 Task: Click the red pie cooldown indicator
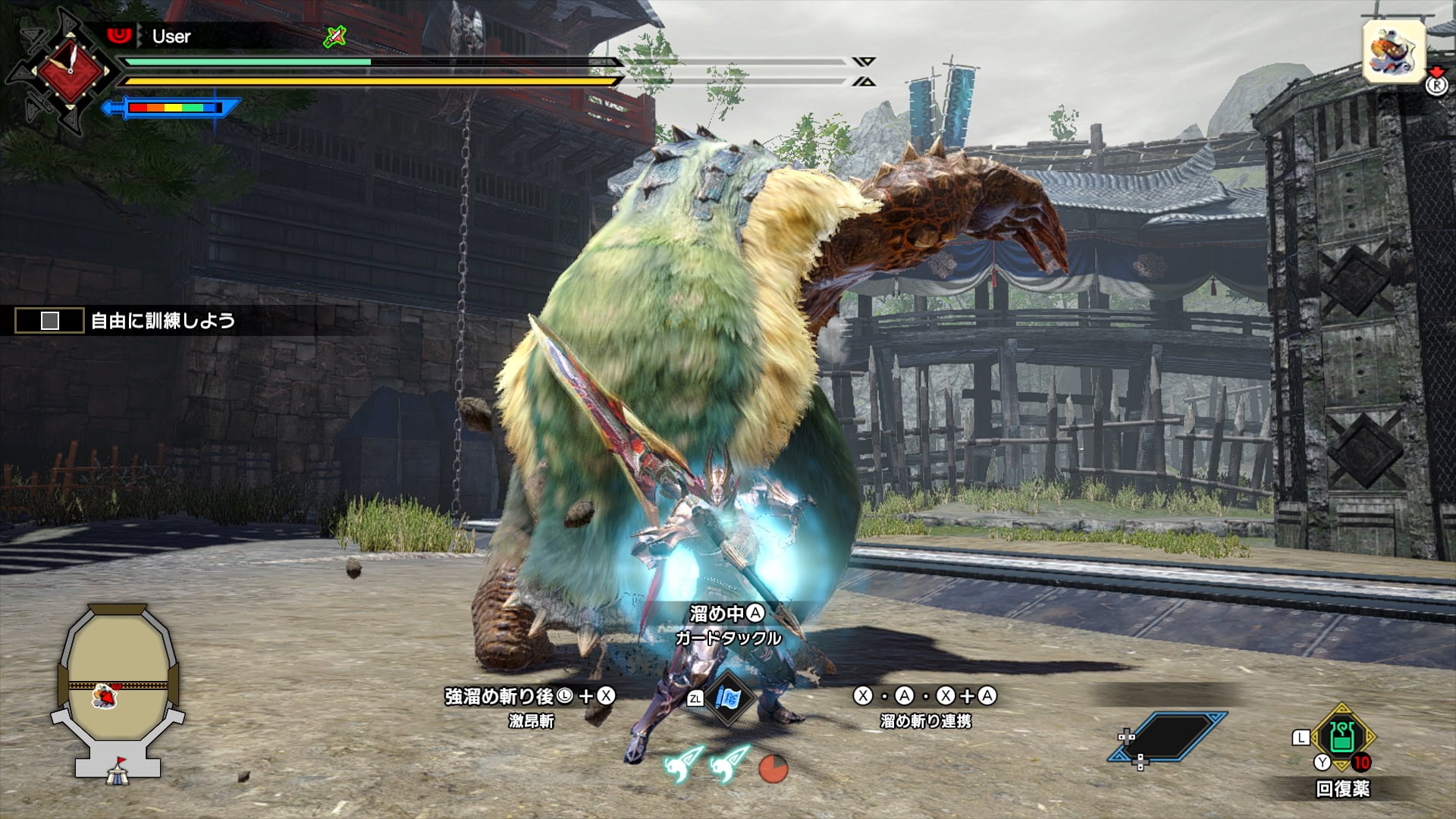(773, 767)
